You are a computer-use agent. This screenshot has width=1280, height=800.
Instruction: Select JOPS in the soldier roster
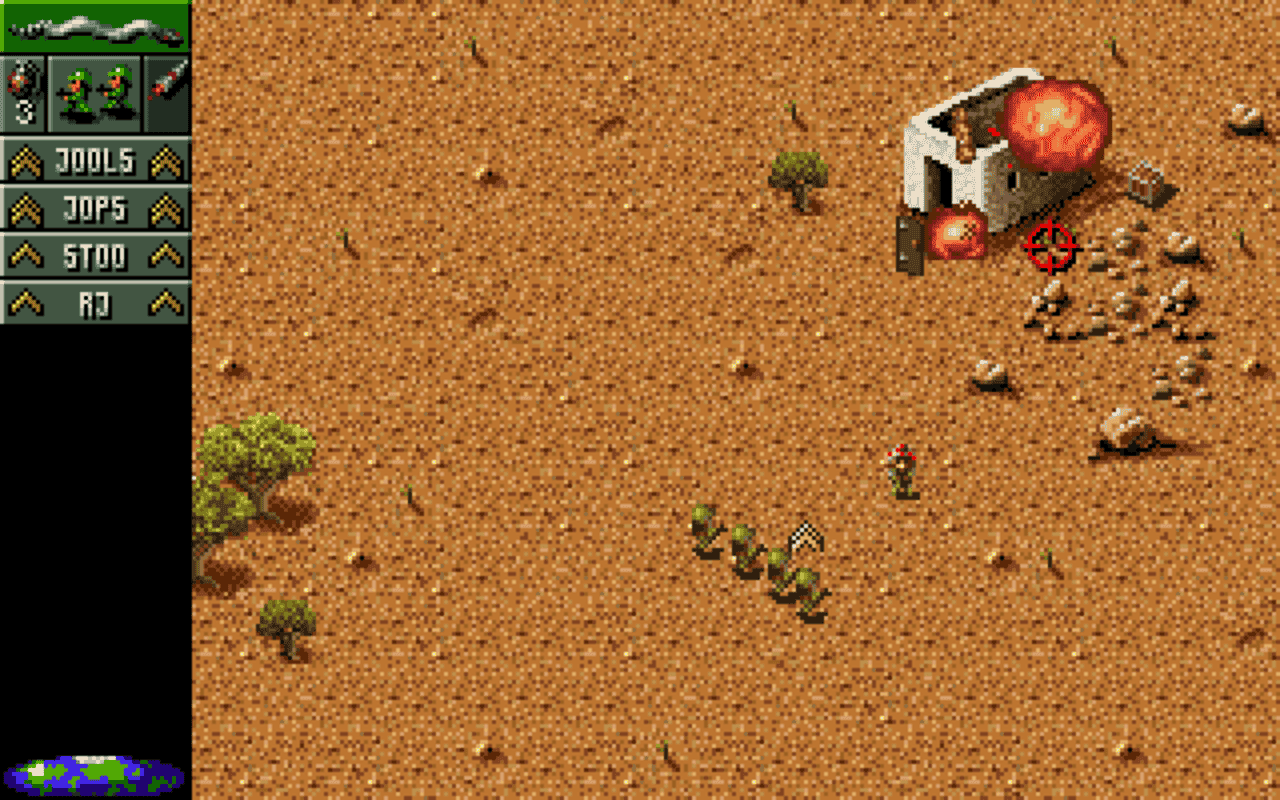pos(95,208)
